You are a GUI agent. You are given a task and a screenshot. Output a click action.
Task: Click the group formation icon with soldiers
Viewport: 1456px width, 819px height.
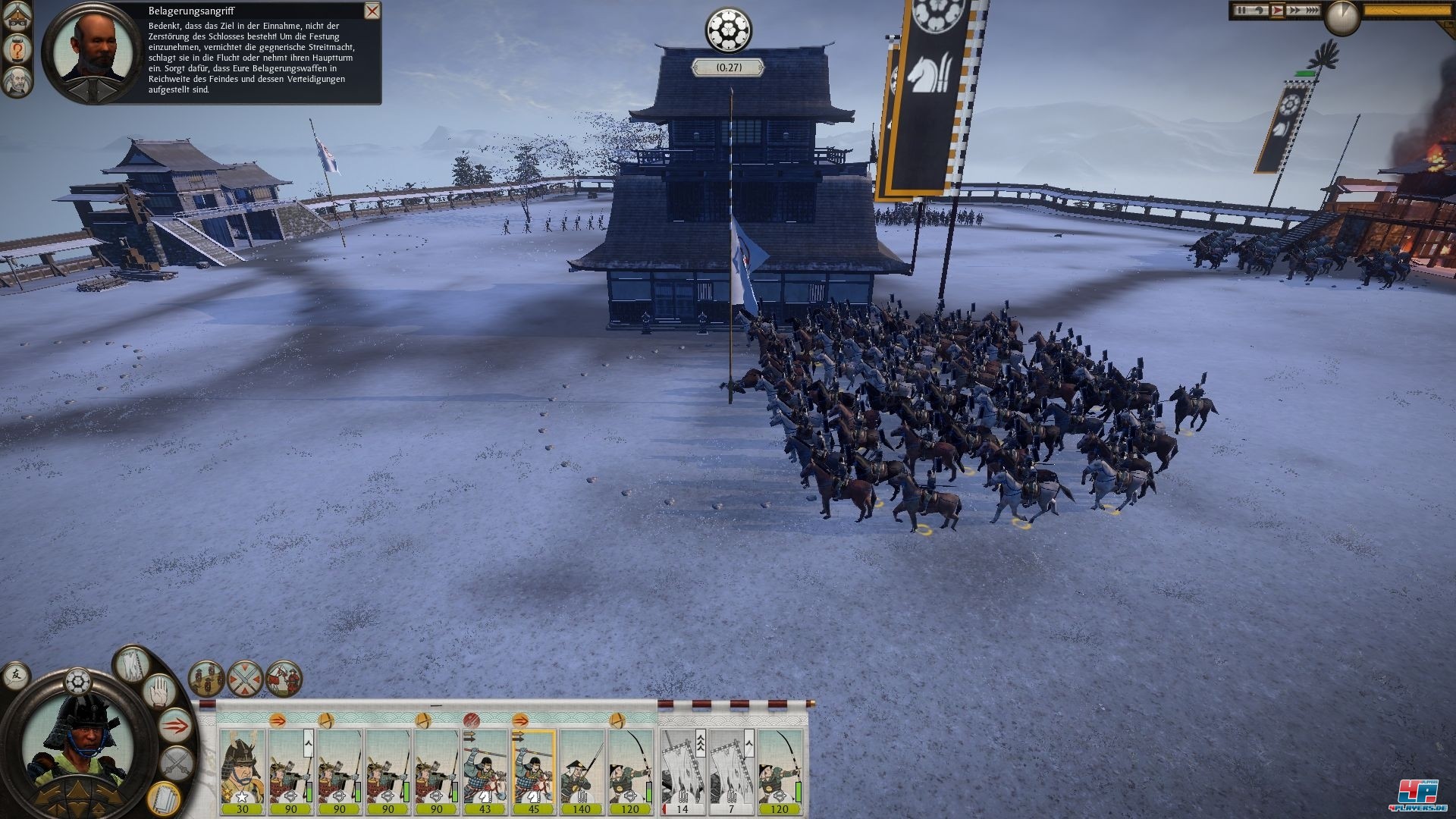[206, 678]
